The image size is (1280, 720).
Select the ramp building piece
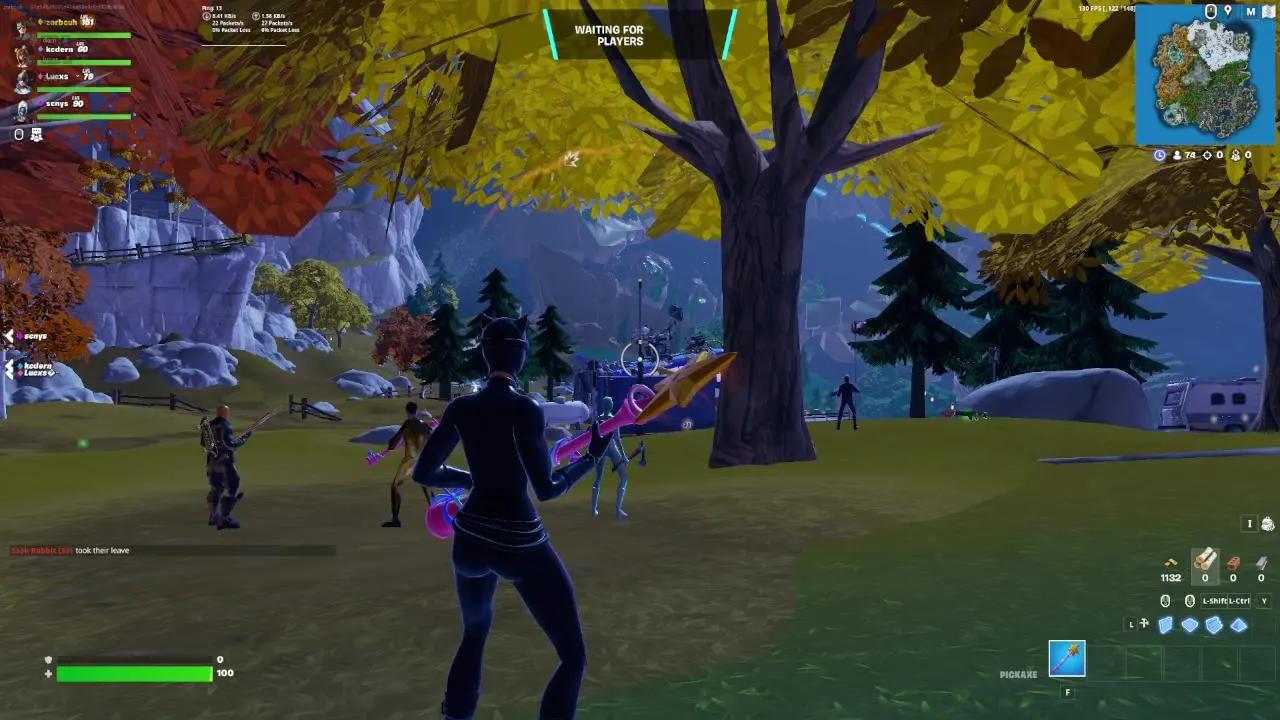click(x=1212, y=625)
